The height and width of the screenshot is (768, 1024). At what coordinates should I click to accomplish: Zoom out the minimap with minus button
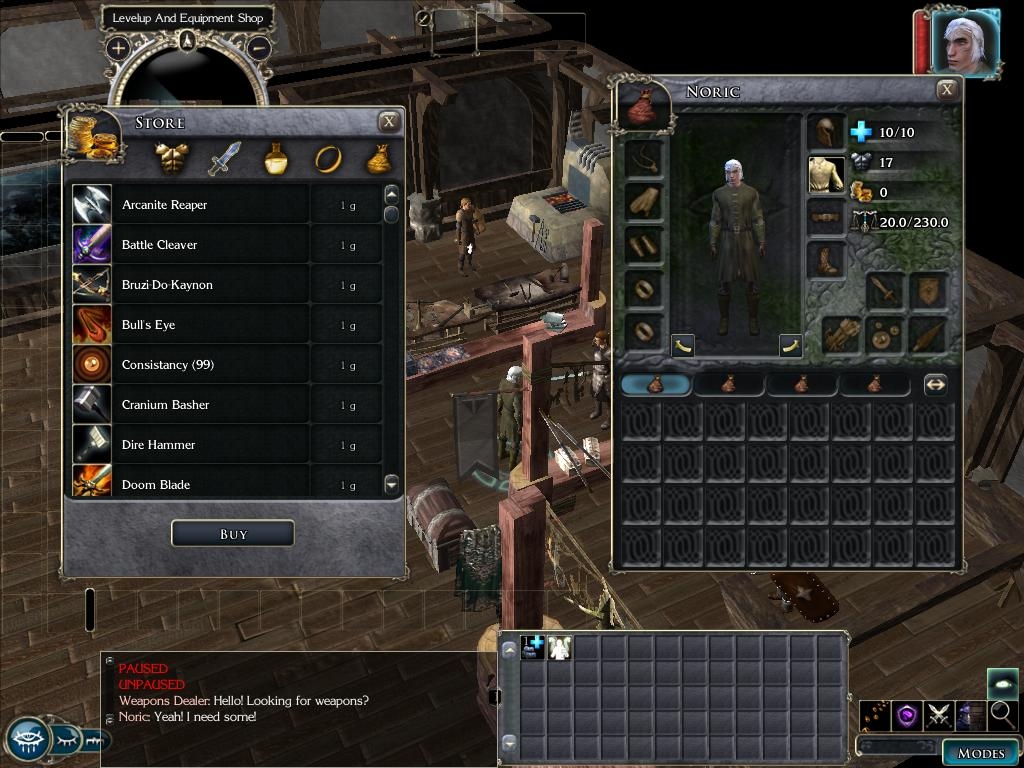point(258,47)
